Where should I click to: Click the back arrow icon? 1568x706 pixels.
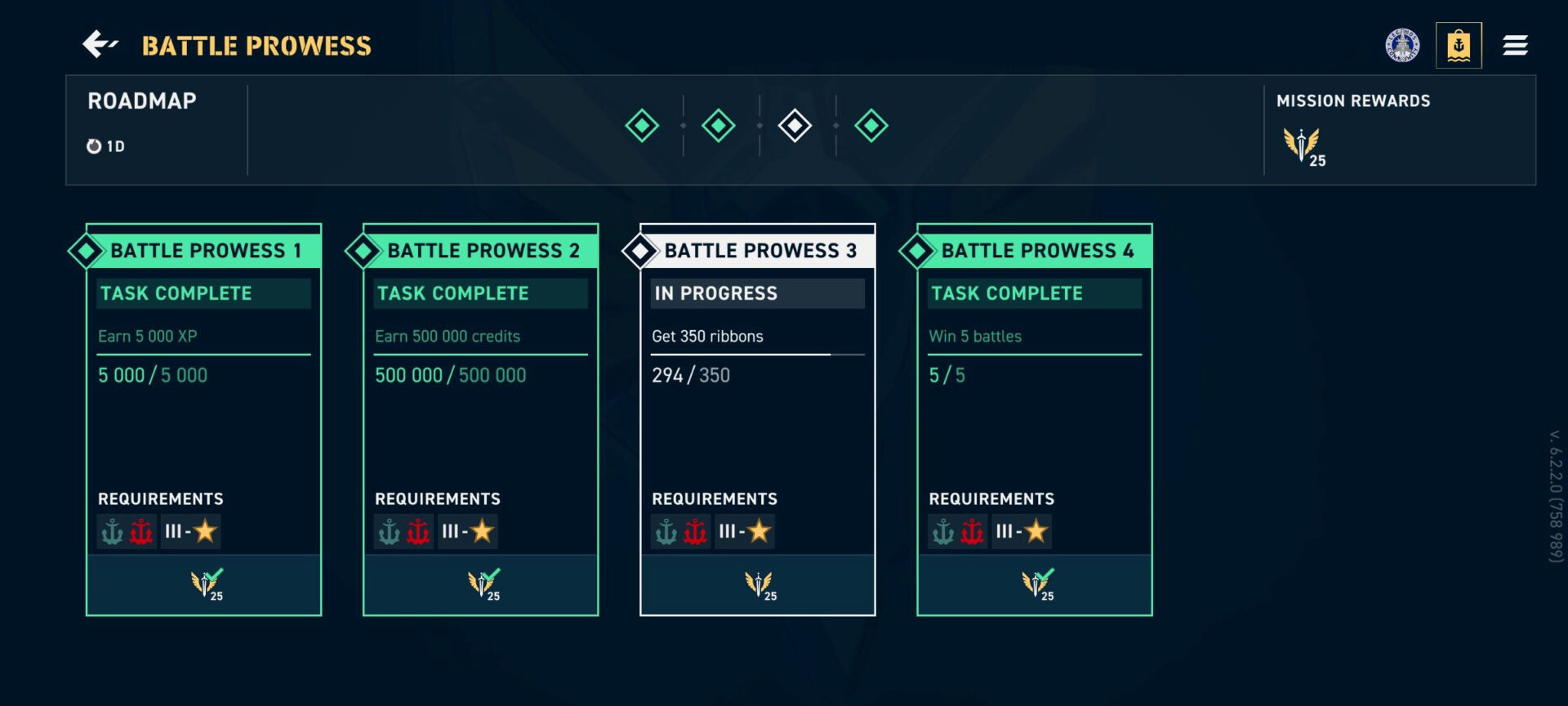[101, 47]
